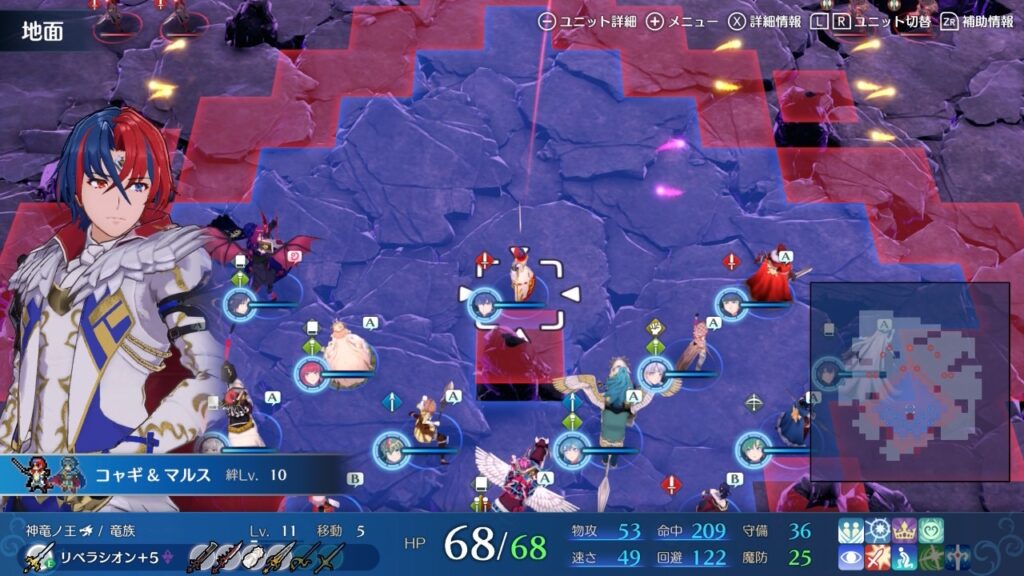Inspect the kneeling figure skill icon
This screenshot has width=1024, height=576.
904,558
